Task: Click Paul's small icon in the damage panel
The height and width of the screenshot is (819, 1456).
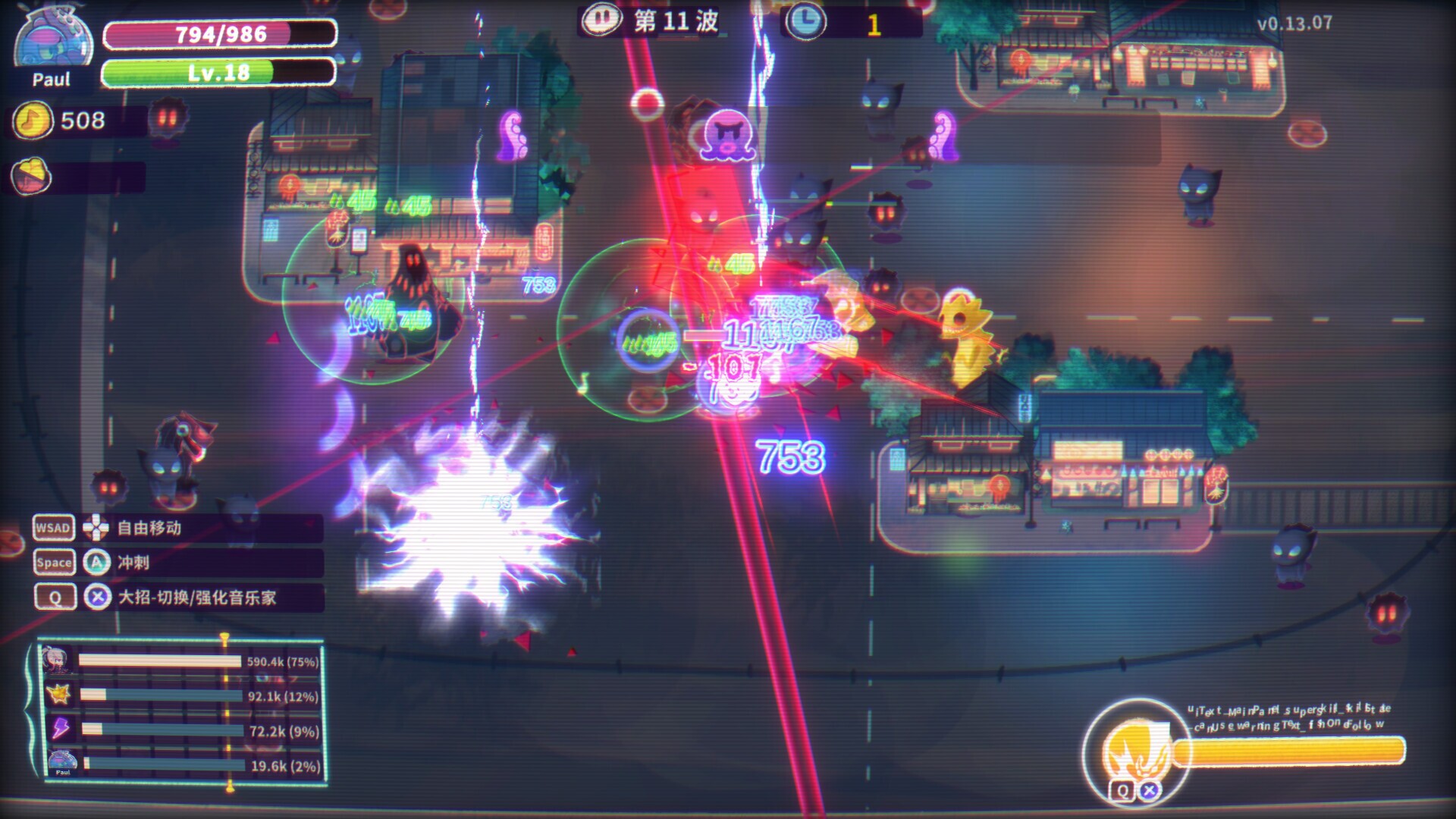Action: pos(62,762)
